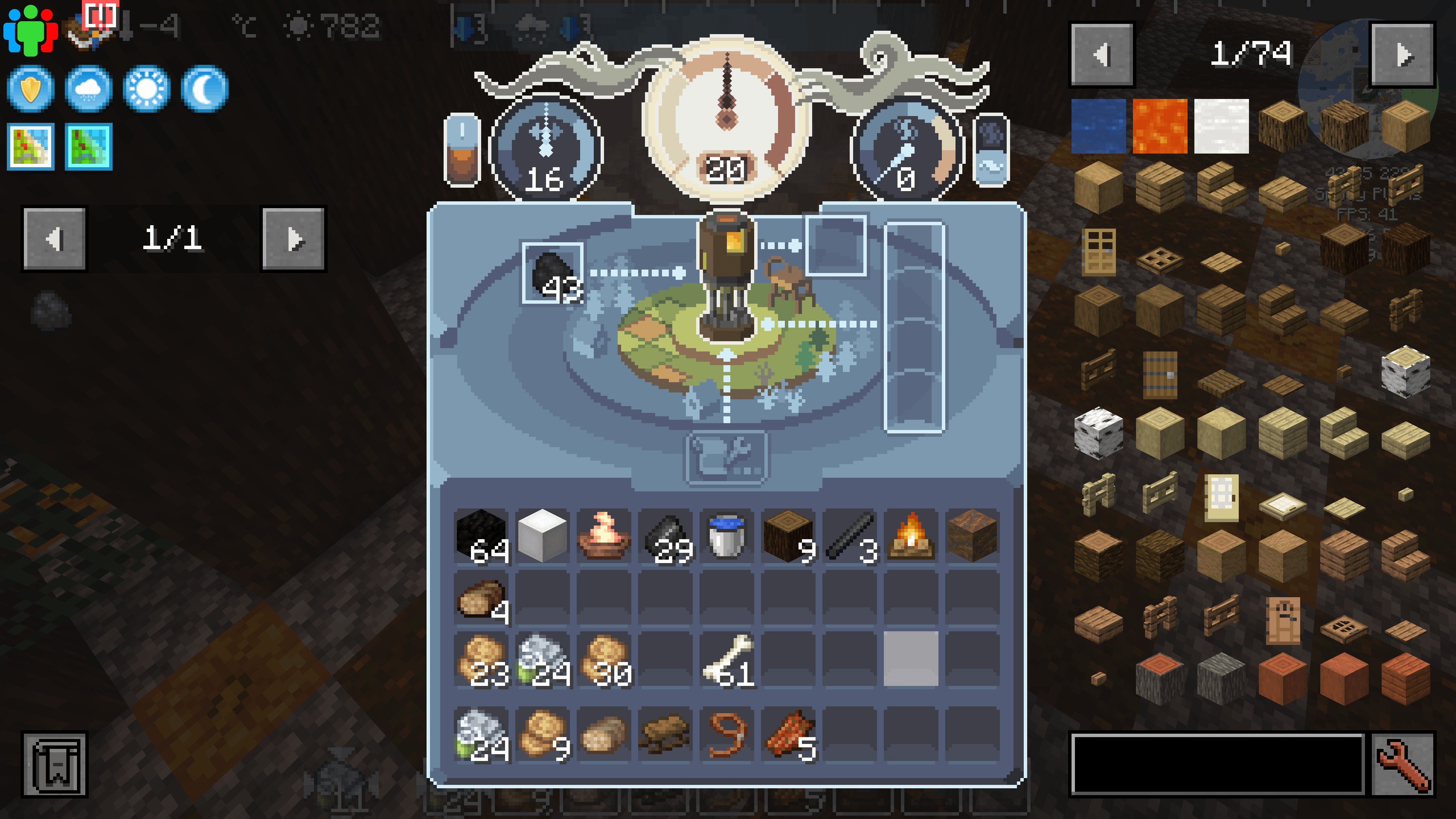The width and height of the screenshot is (1456, 819).
Task: Open the FTB teams colored people icon
Action: coord(30,30)
